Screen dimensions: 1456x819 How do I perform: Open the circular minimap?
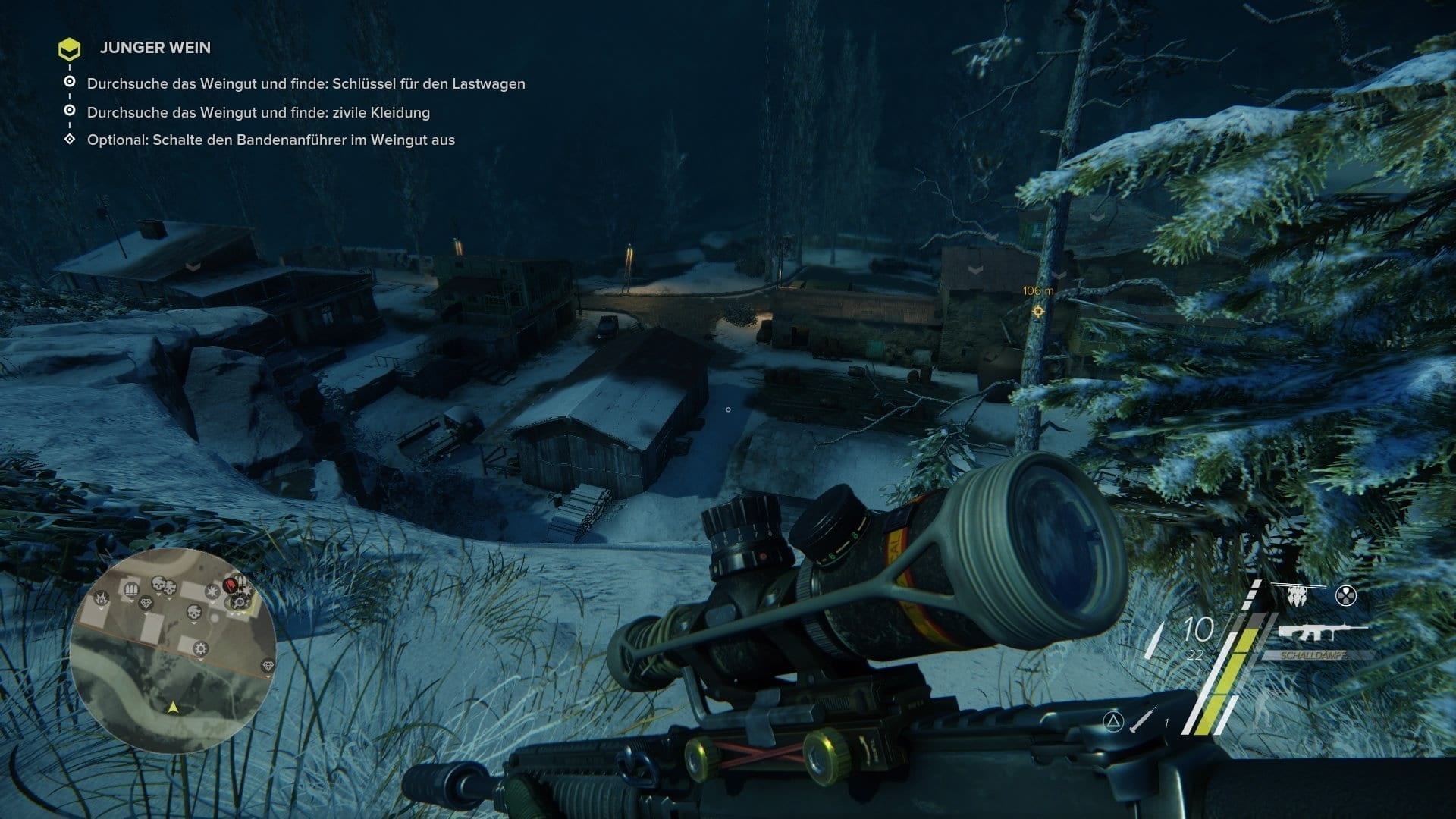click(x=173, y=651)
